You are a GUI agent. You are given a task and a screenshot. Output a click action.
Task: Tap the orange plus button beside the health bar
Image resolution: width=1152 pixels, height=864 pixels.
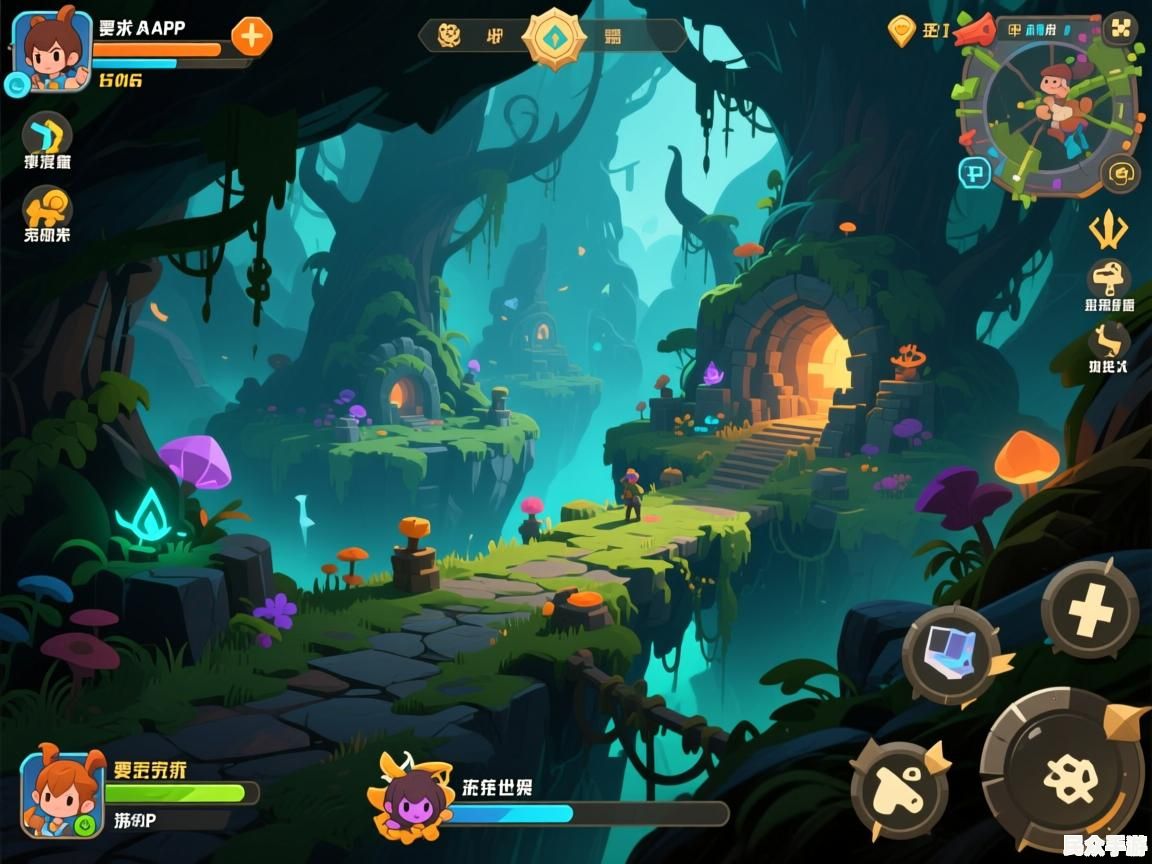click(251, 37)
